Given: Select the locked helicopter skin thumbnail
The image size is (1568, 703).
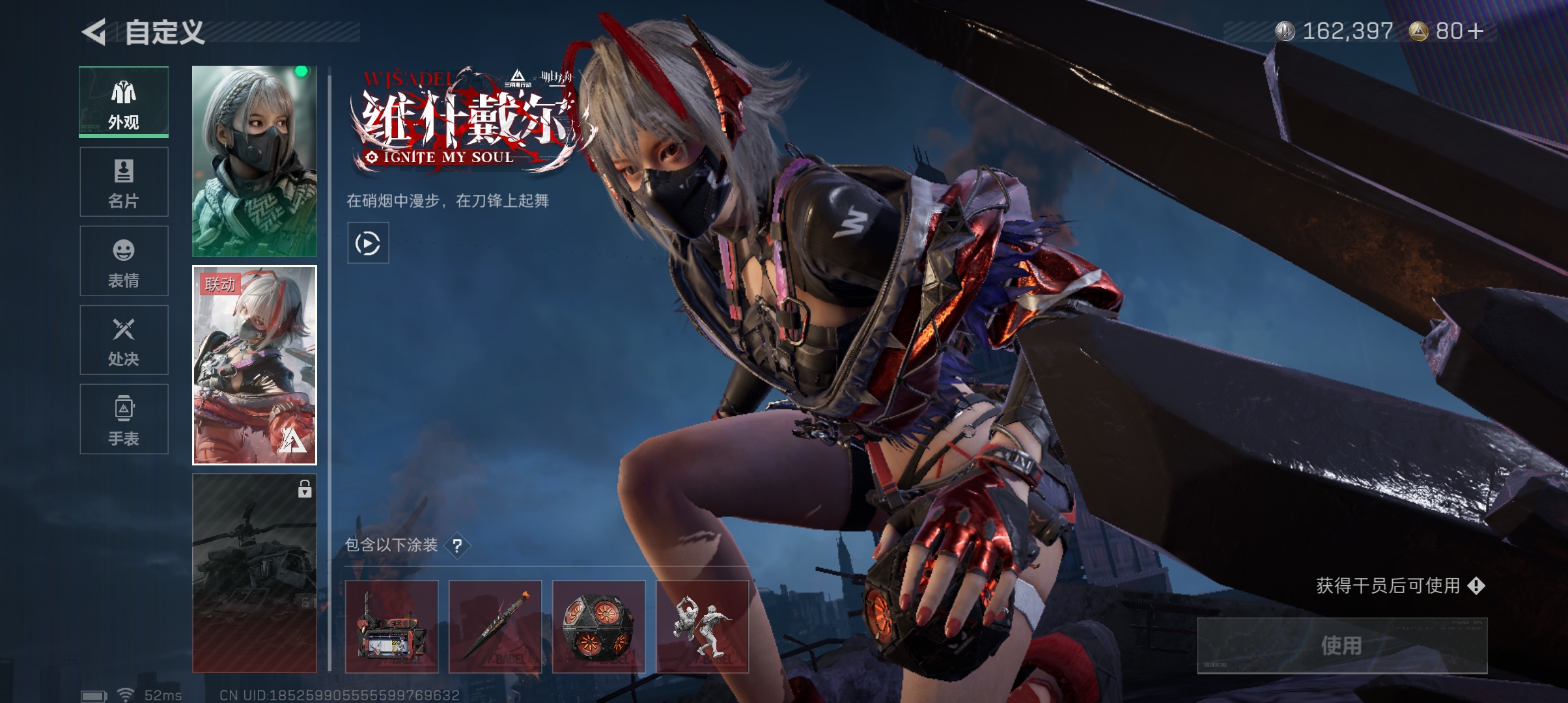Looking at the screenshot, I should pyautogui.click(x=255, y=573).
